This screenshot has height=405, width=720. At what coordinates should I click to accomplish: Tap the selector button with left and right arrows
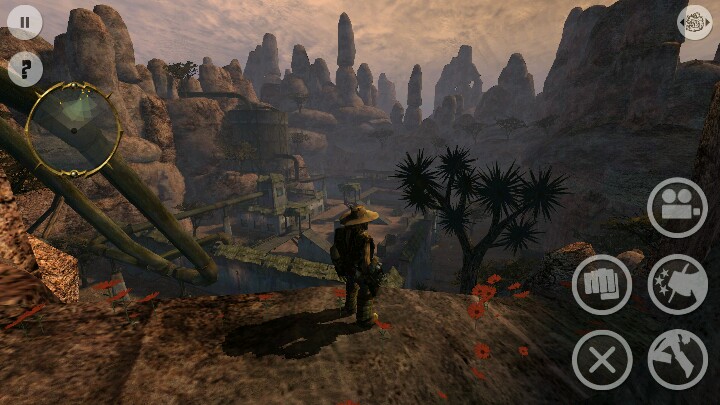(695, 22)
